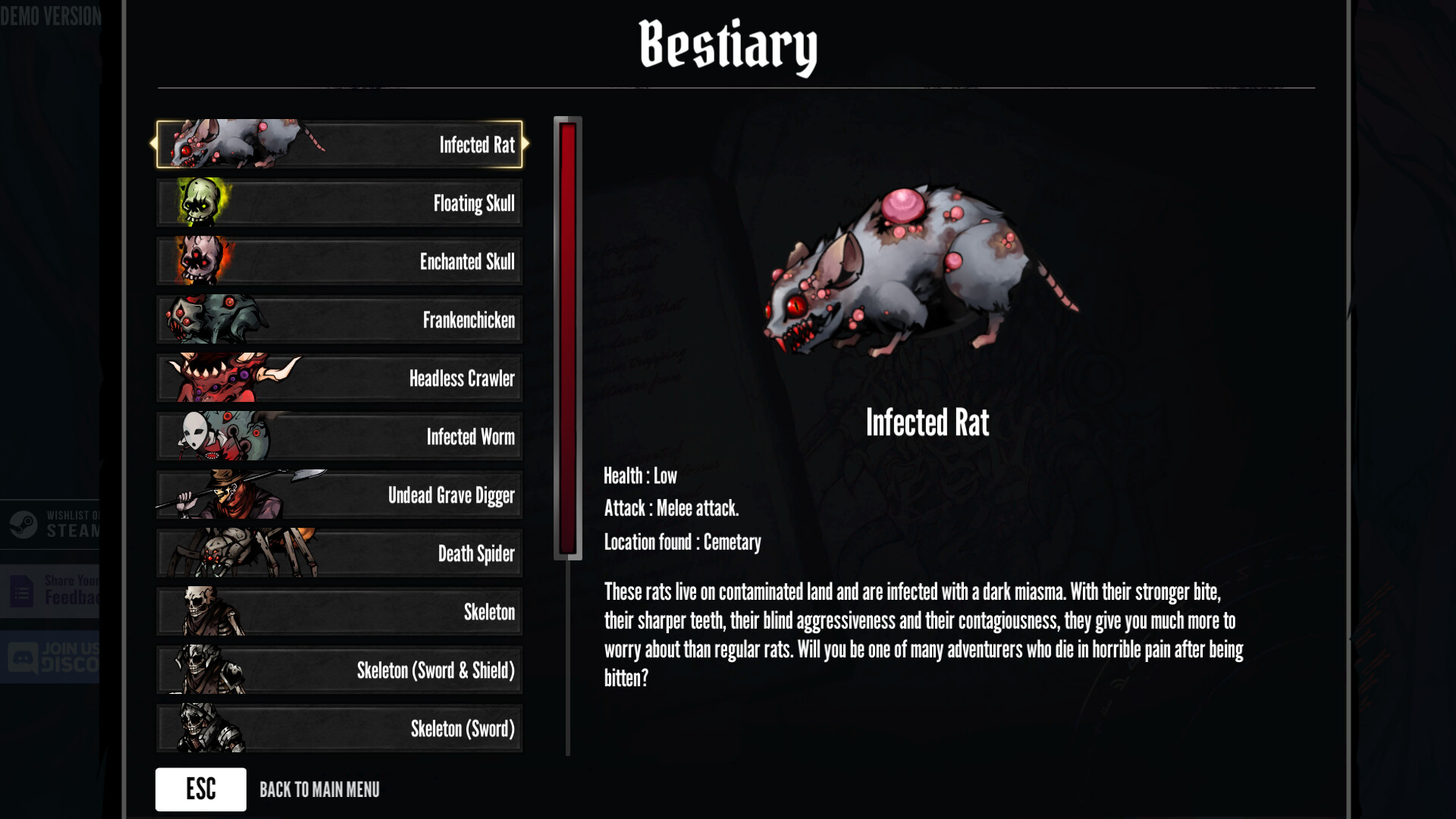Screen dimensions: 1456x819
Task: Select the Death Spider entry
Action: coord(339,554)
